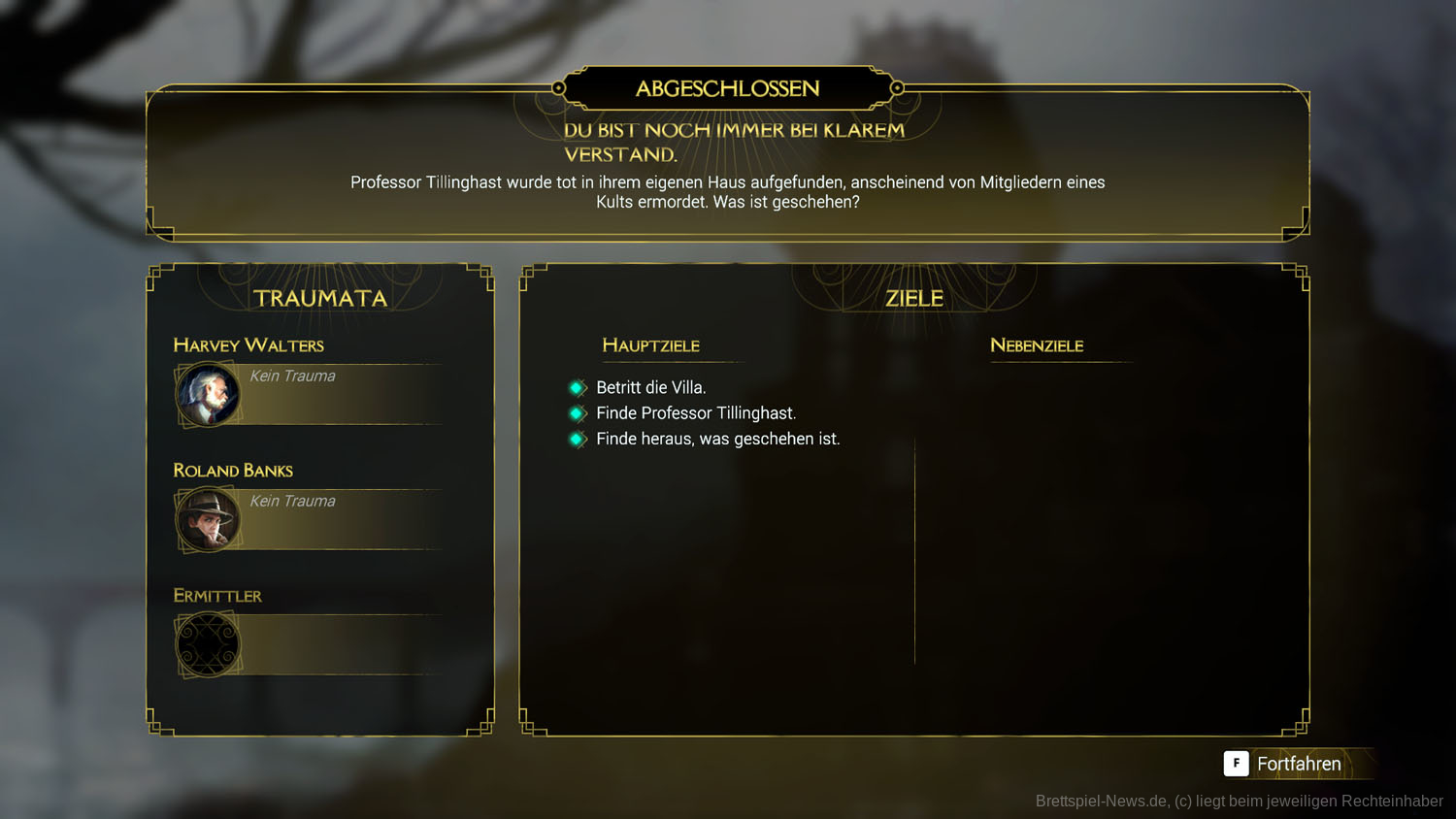The height and width of the screenshot is (819, 1456).
Task: Choose the empty Ermittler portrait slot
Action: [x=208, y=644]
